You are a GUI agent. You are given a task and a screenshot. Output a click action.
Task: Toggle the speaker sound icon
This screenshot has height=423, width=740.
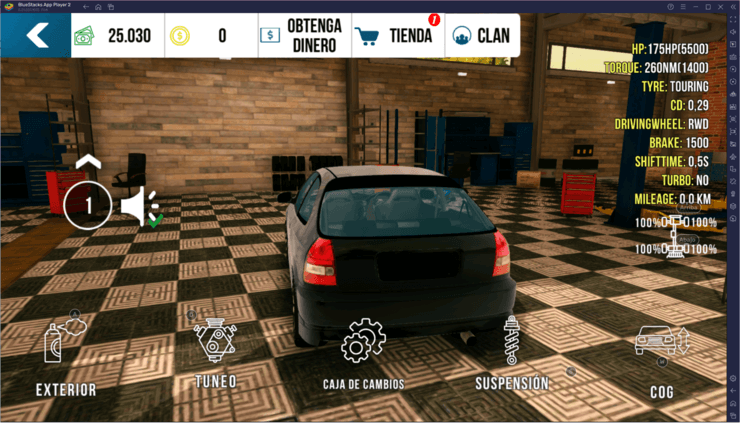click(139, 206)
